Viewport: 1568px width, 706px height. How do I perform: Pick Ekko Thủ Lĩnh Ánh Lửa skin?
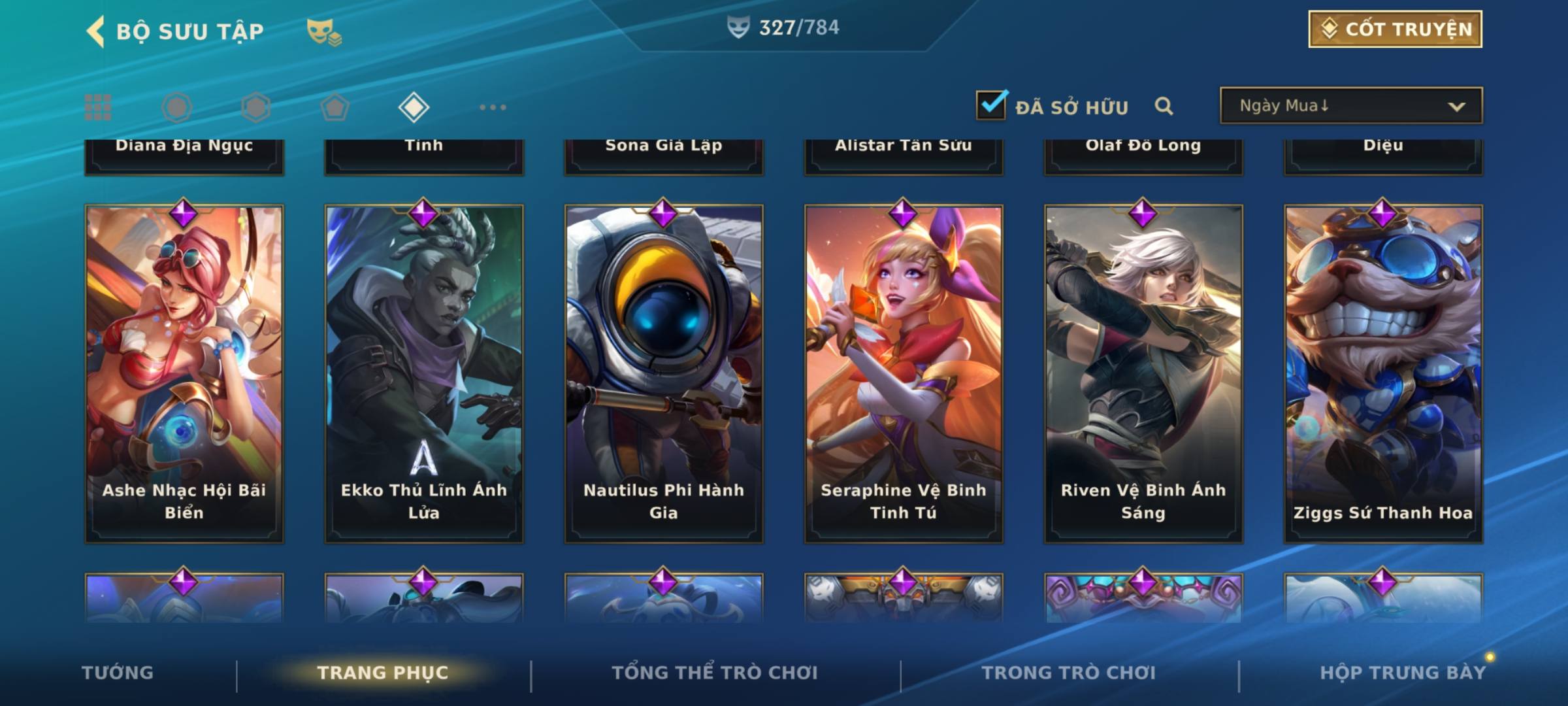click(424, 374)
